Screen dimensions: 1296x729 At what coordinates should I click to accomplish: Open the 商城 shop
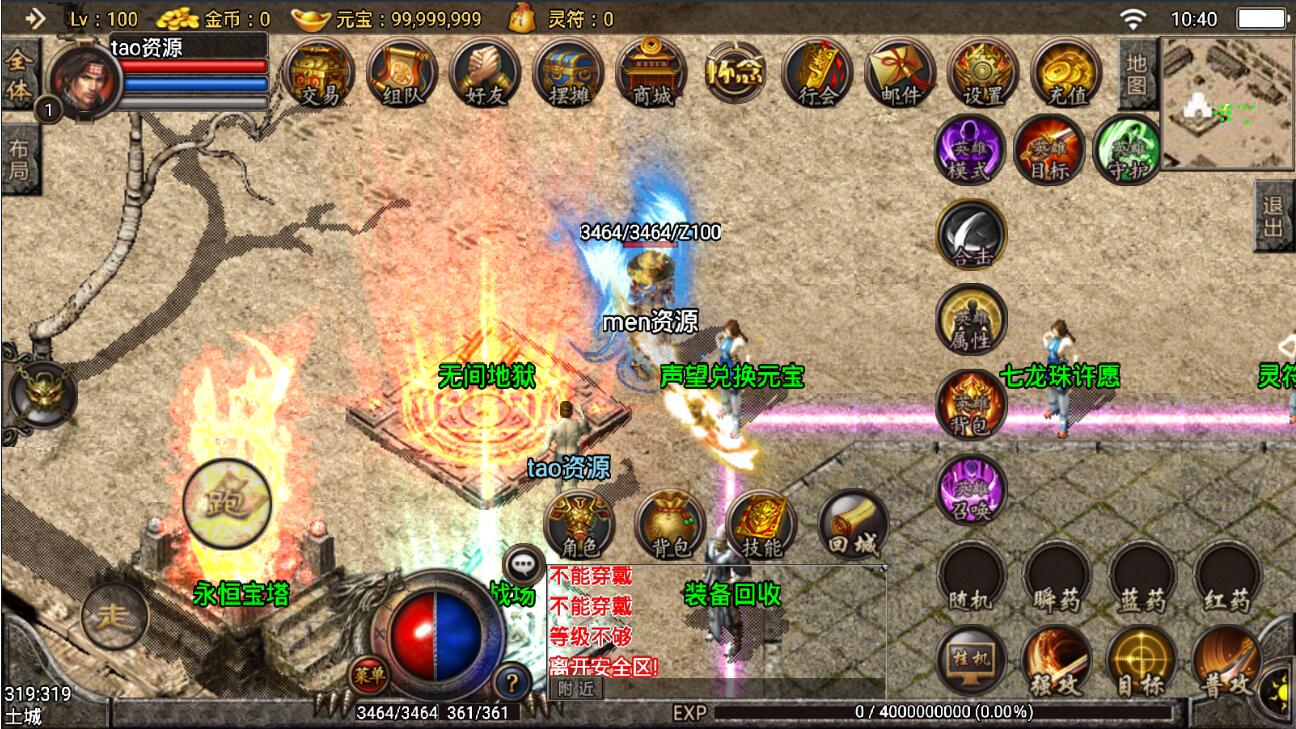point(652,72)
